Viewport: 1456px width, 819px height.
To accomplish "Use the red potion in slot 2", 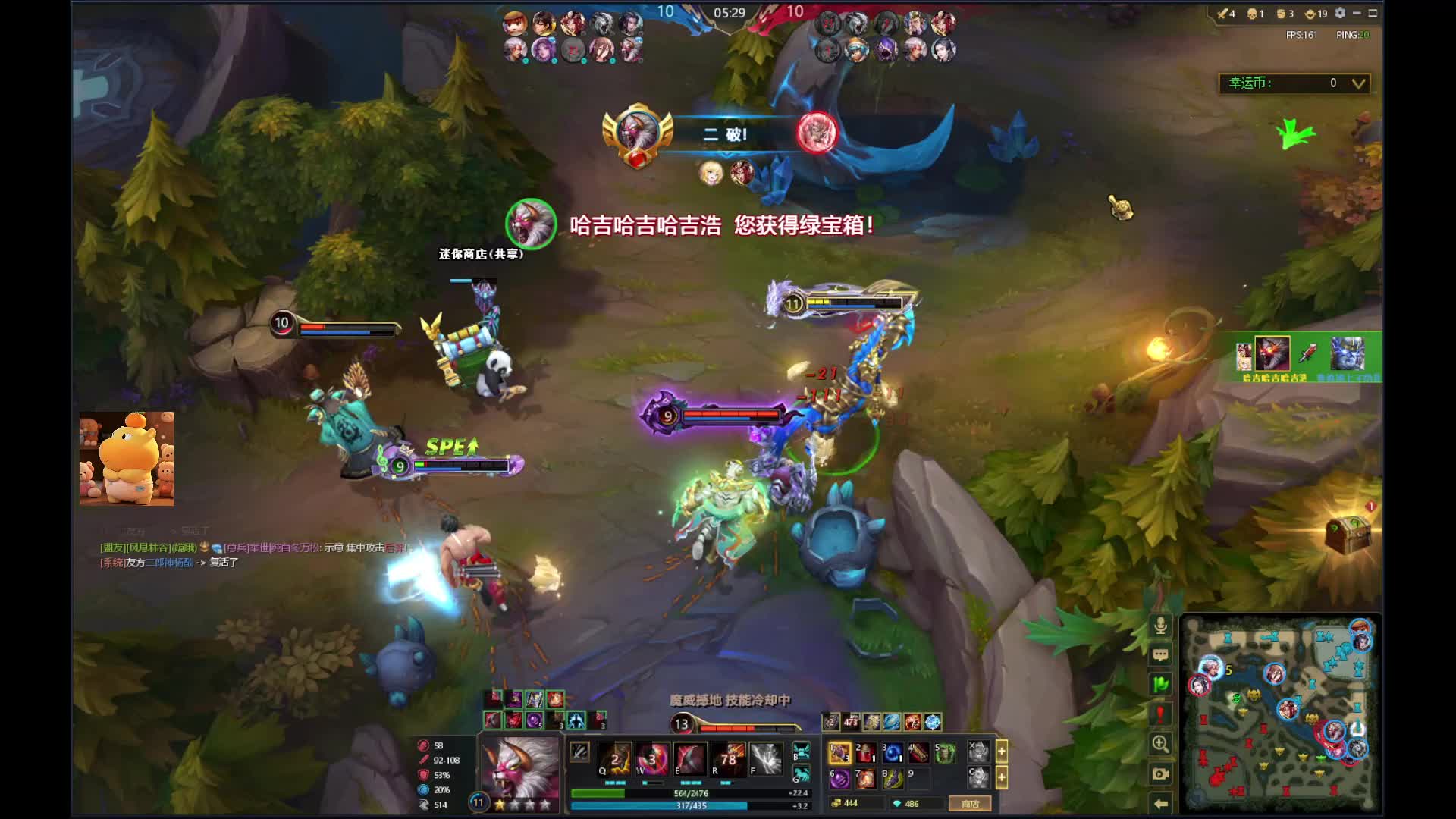I will (865, 753).
